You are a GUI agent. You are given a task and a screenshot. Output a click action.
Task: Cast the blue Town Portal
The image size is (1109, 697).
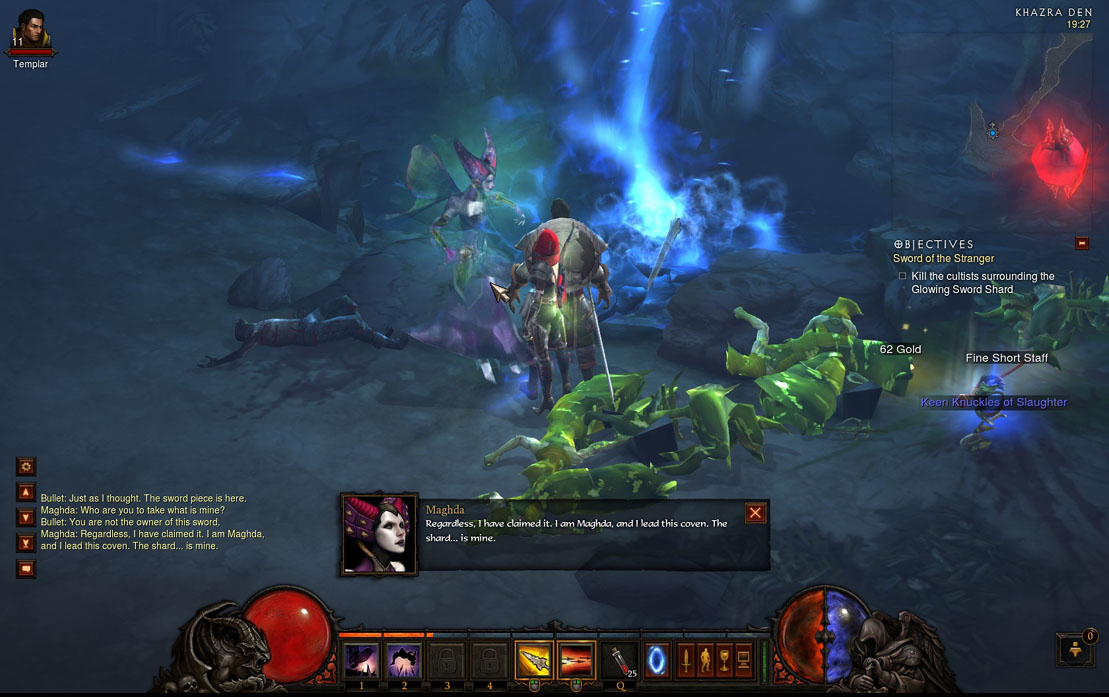pyautogui.click(x=656, y=660)
